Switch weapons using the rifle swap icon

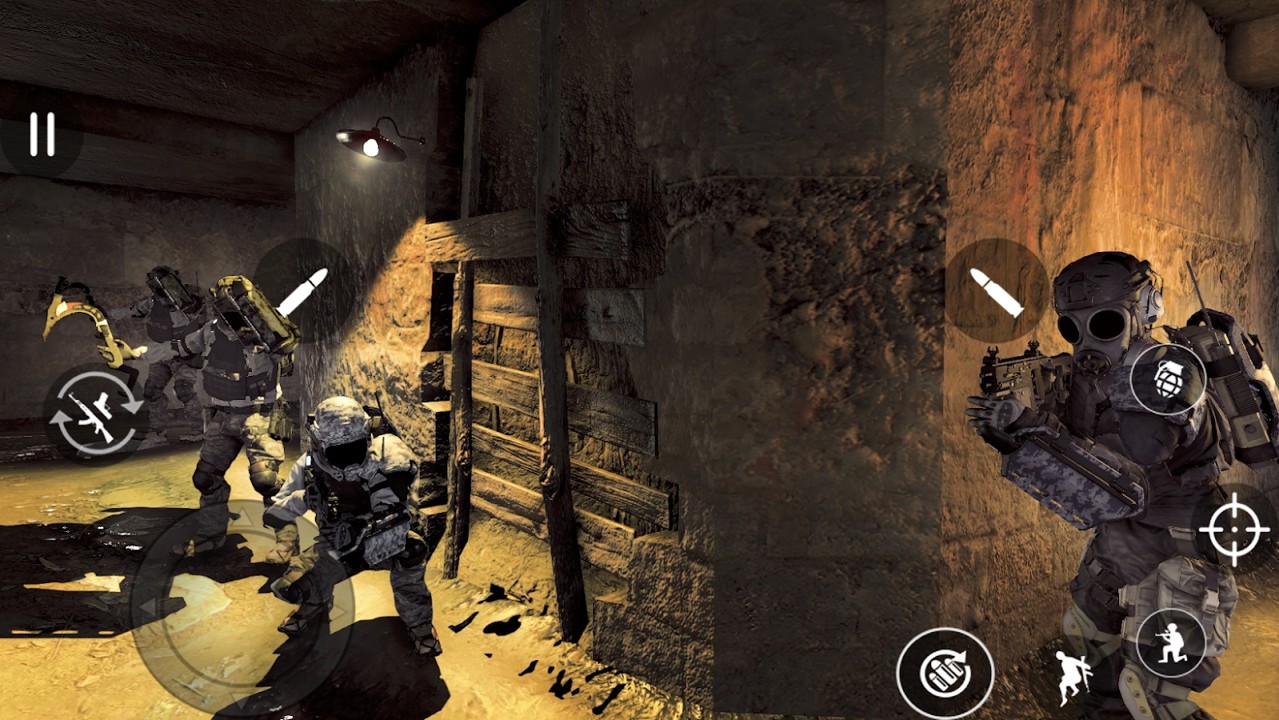tap(96, 412)
